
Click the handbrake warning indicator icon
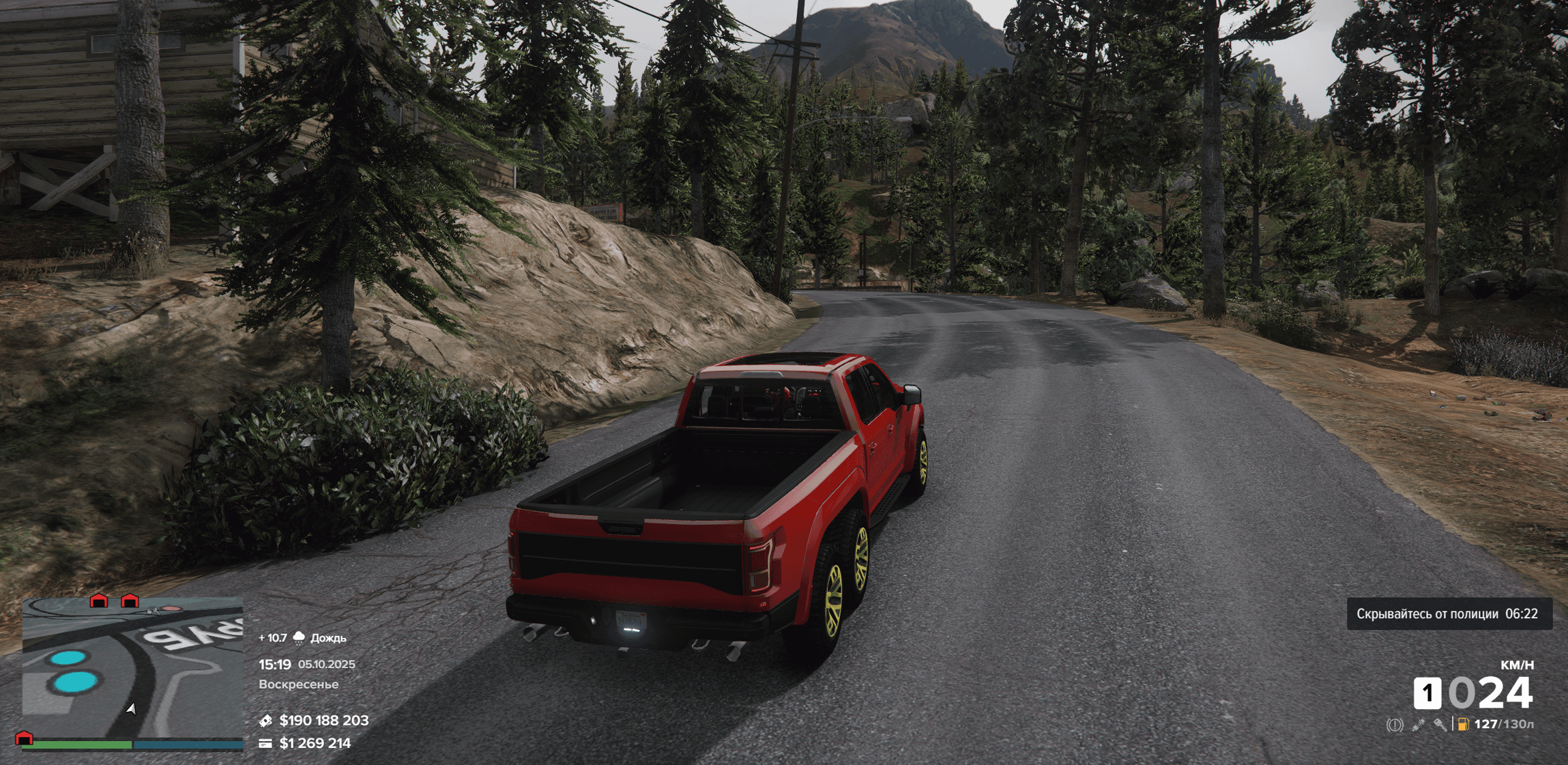pos(1395,725)
